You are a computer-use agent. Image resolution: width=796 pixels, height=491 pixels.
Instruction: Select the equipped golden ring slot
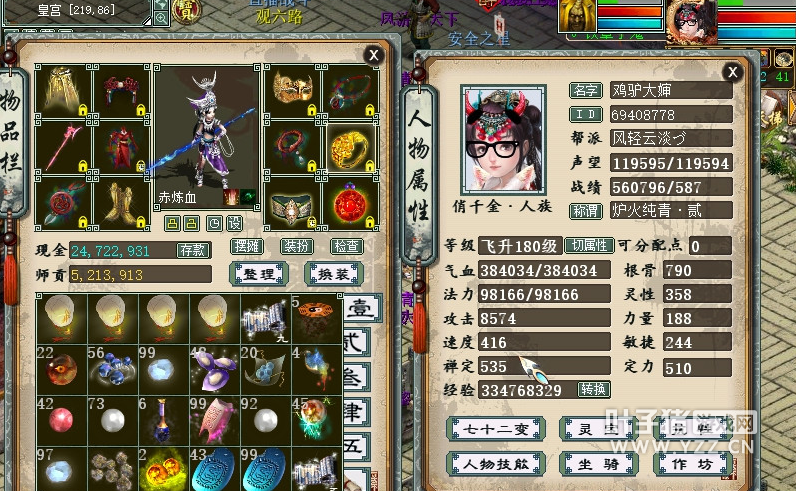point(350,146)
